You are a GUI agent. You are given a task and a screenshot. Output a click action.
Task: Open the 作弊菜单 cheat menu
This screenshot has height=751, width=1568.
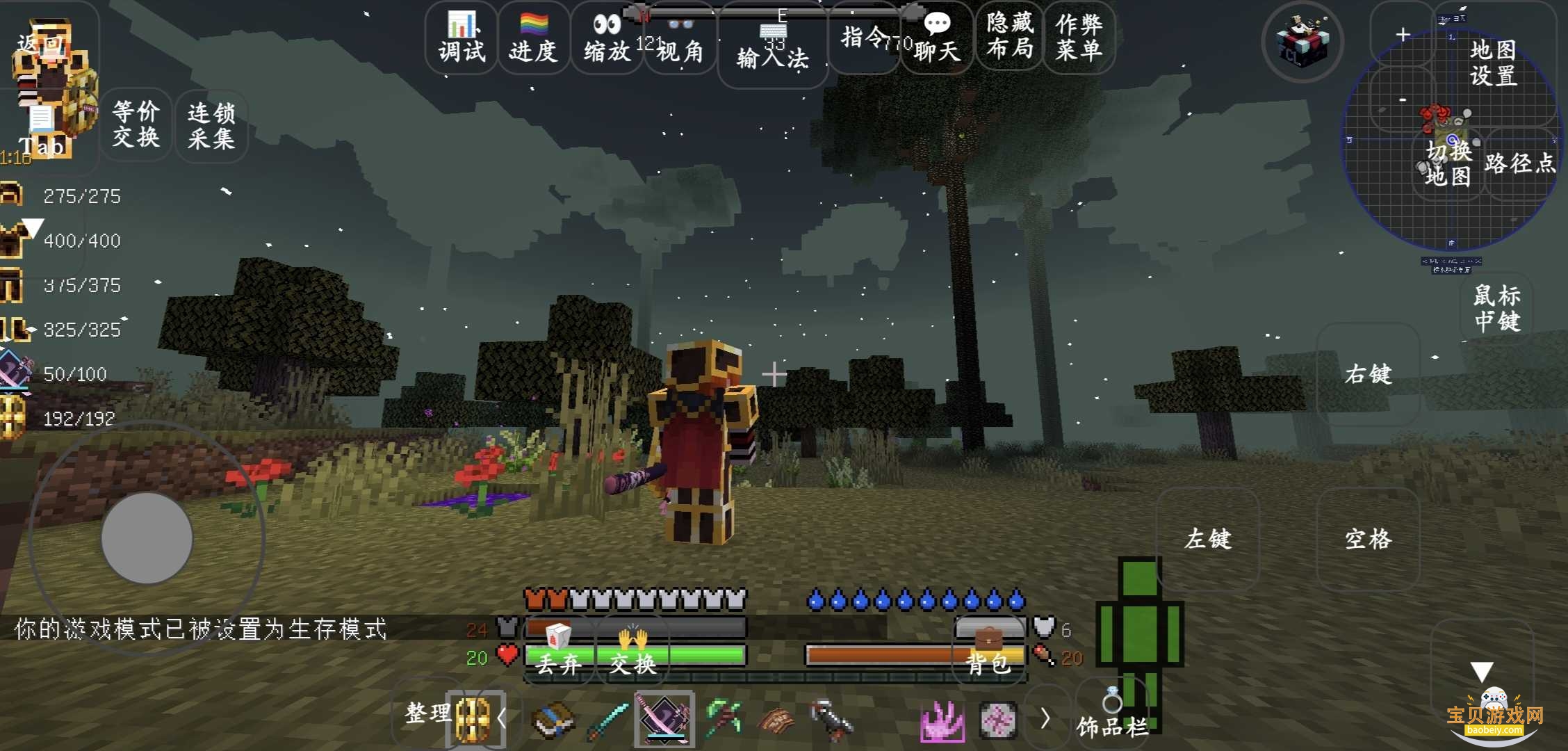1079,36
